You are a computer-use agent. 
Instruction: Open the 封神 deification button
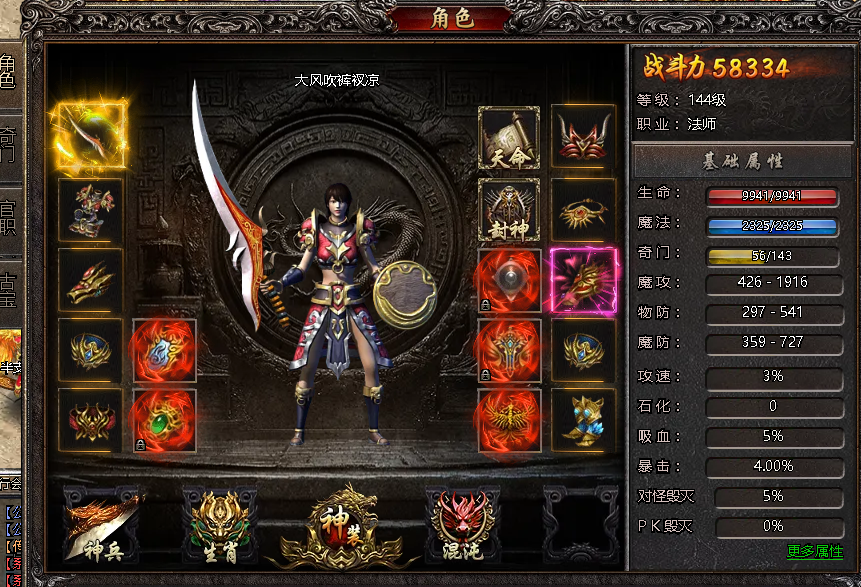(x=509, y=211)
